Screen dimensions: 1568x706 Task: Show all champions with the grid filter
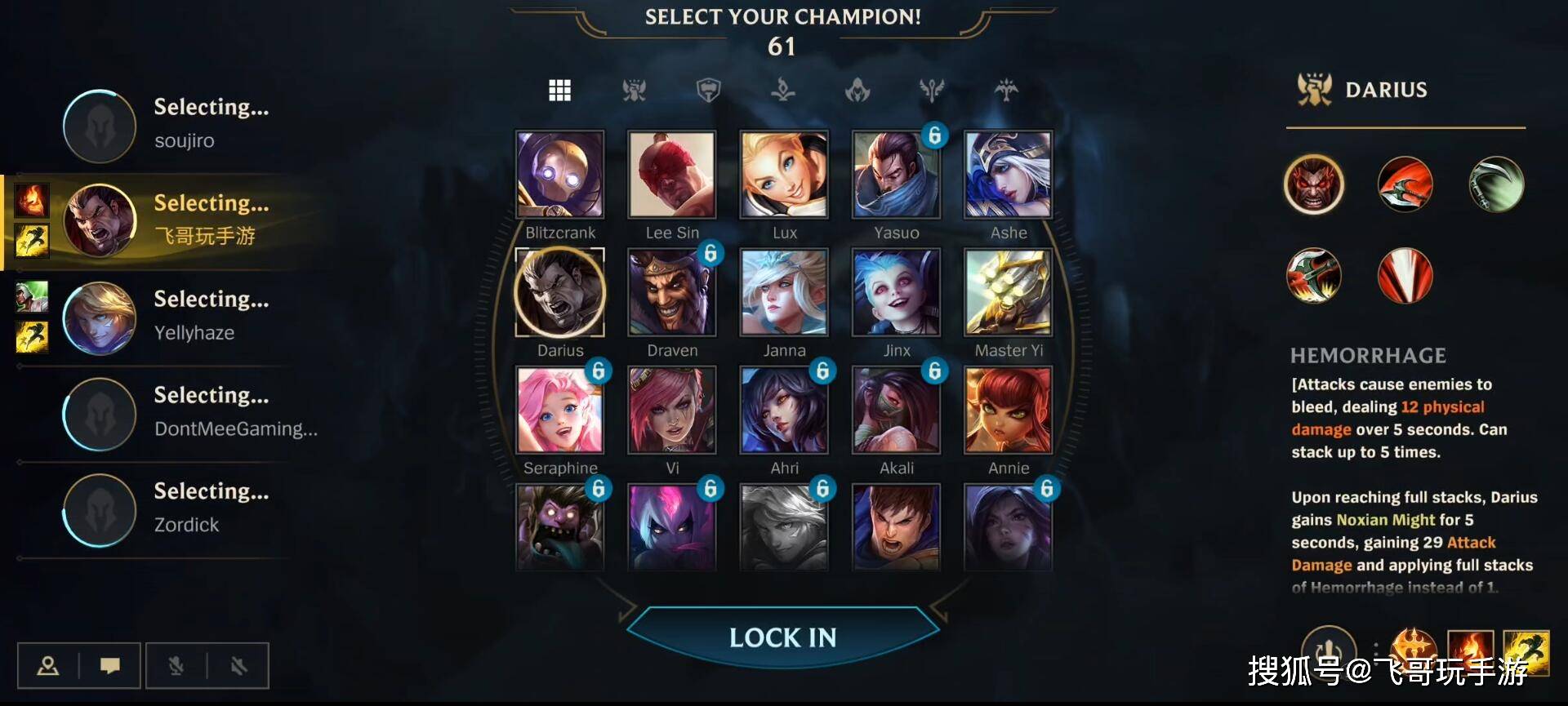[x=559, y=90]
